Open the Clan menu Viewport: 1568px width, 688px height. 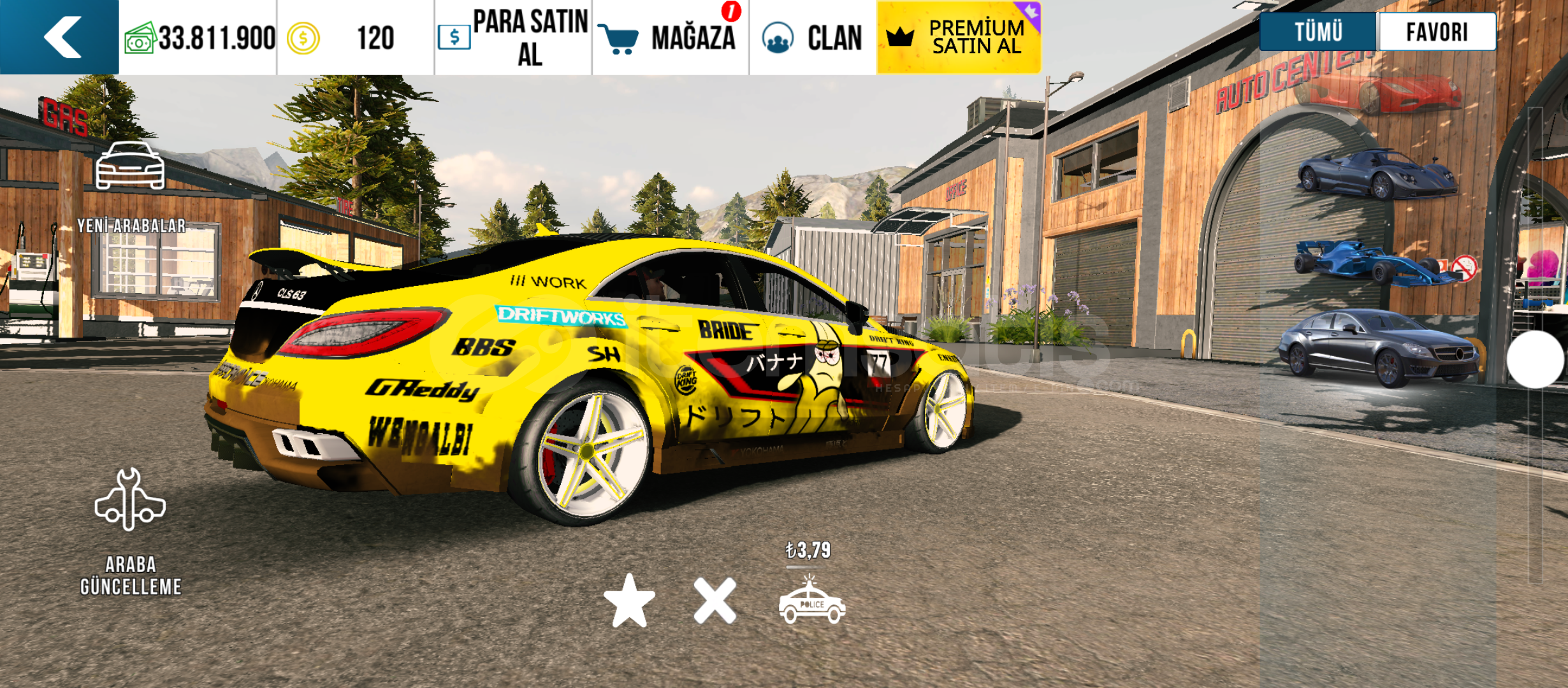(x=813, y=37)
